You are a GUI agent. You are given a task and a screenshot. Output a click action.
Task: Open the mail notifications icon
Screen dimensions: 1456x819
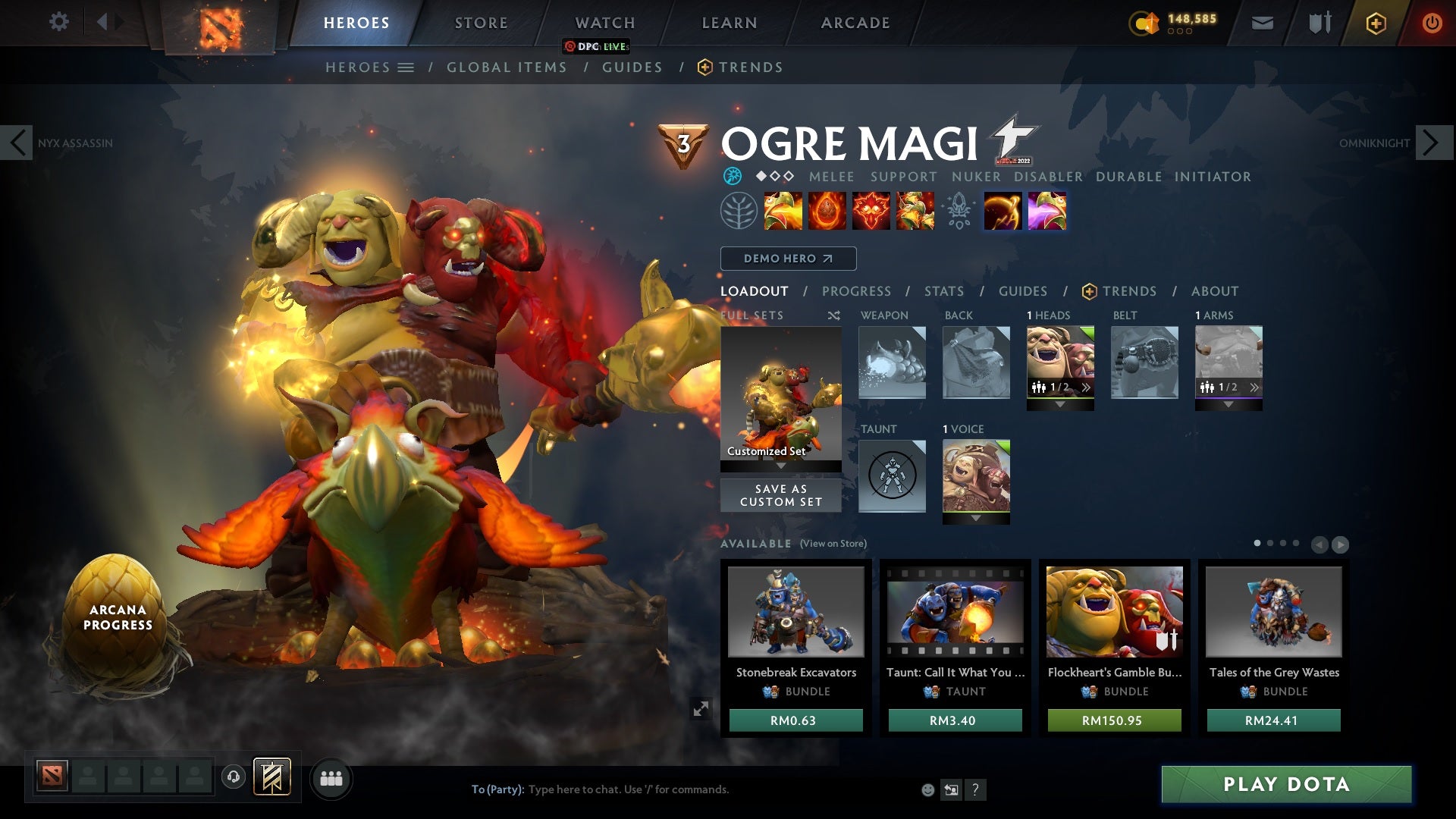point(1261,23)
